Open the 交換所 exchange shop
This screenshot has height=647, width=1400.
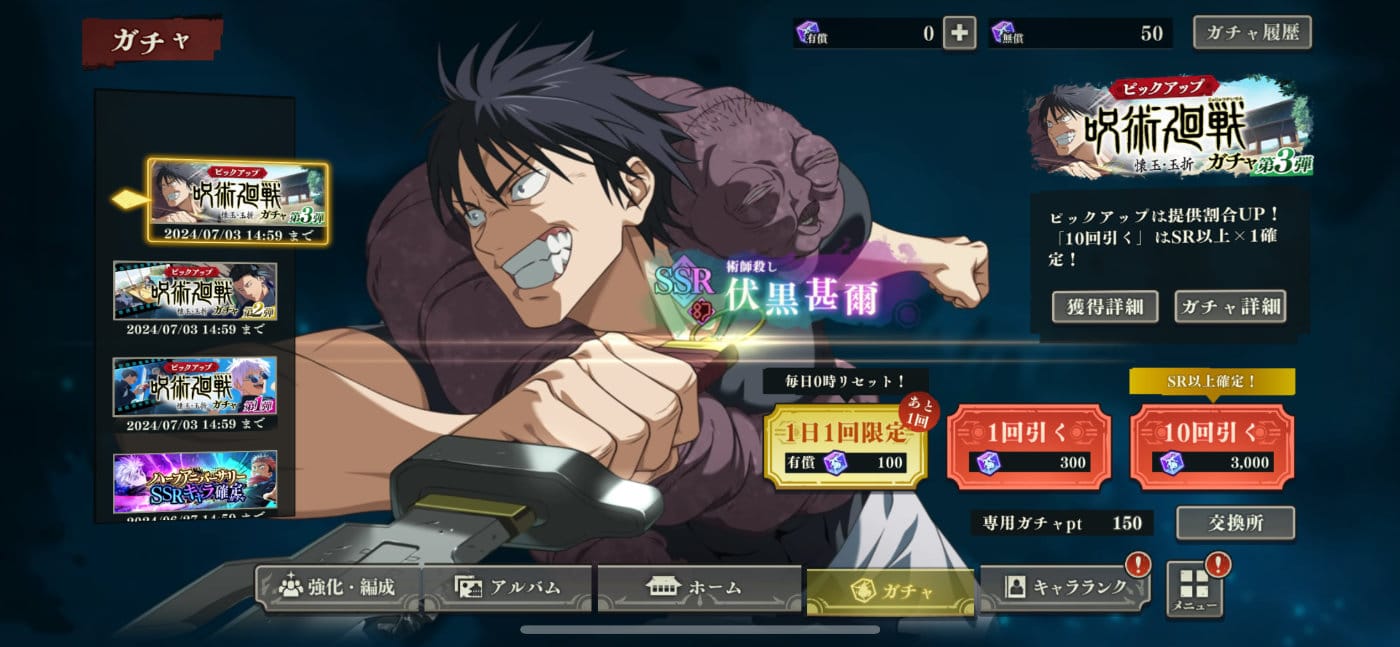click(x=1235, y=523)
